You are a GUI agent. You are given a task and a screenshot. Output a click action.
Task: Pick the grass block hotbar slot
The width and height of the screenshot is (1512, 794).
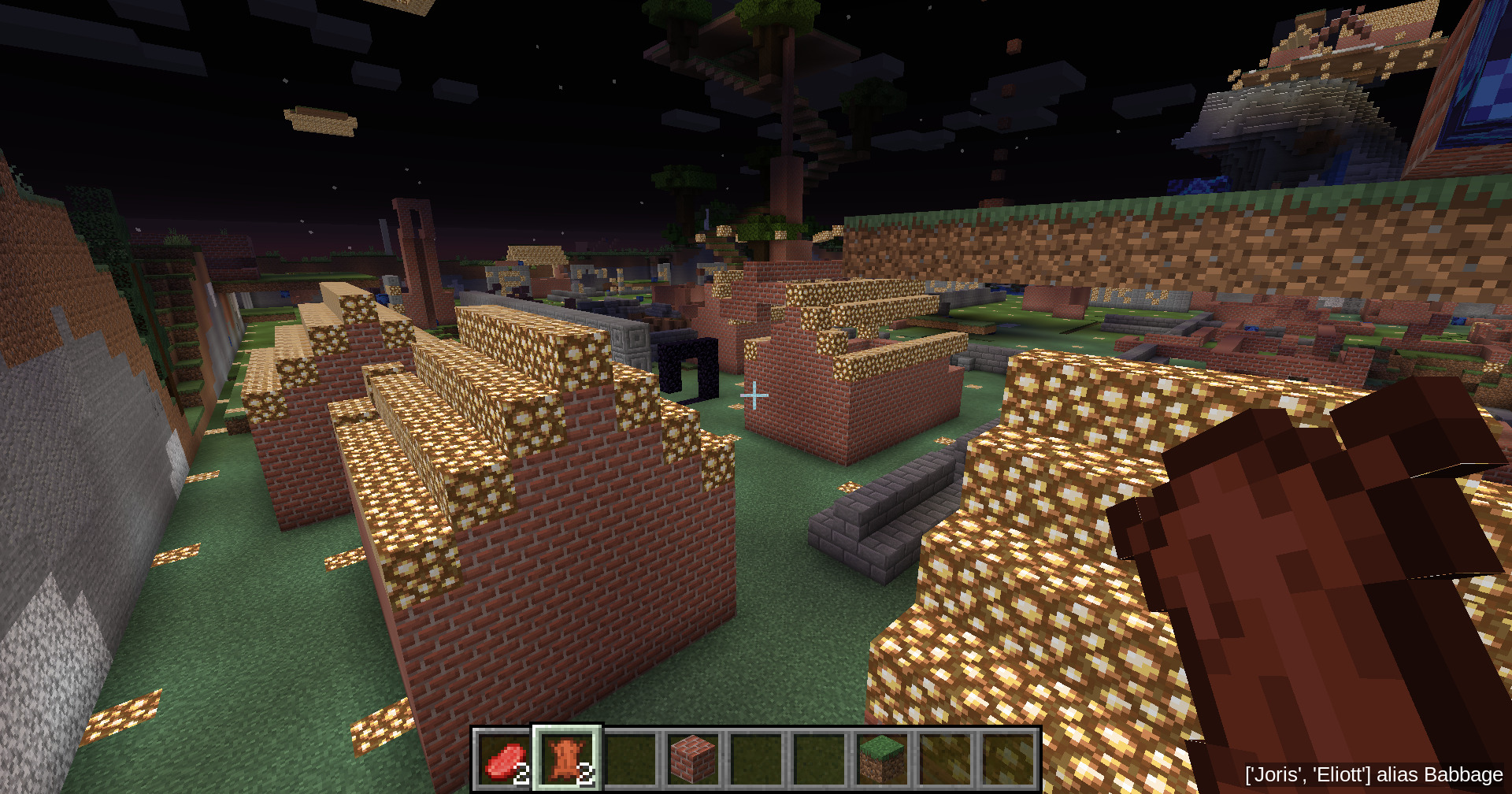click(x=882, y=759)
